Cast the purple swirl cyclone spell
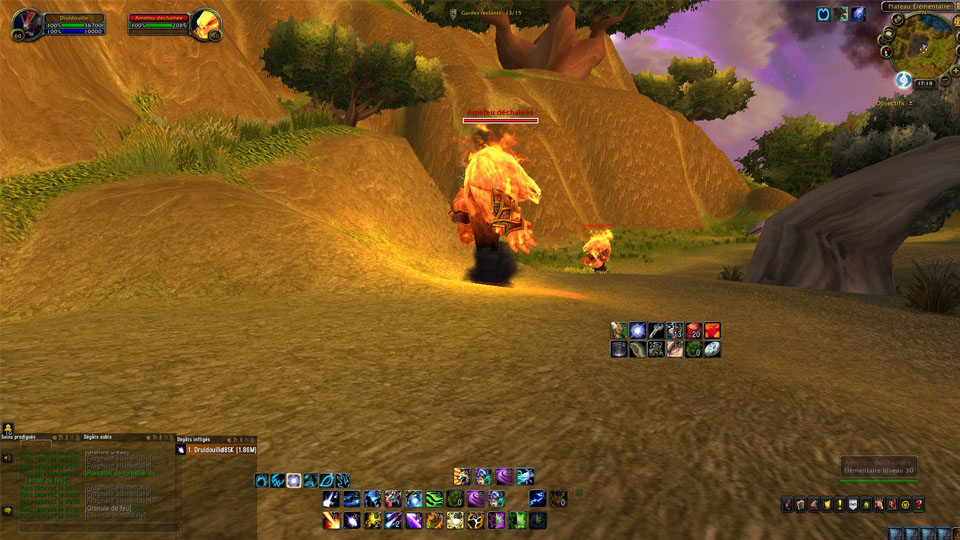 tap(504, 476)
